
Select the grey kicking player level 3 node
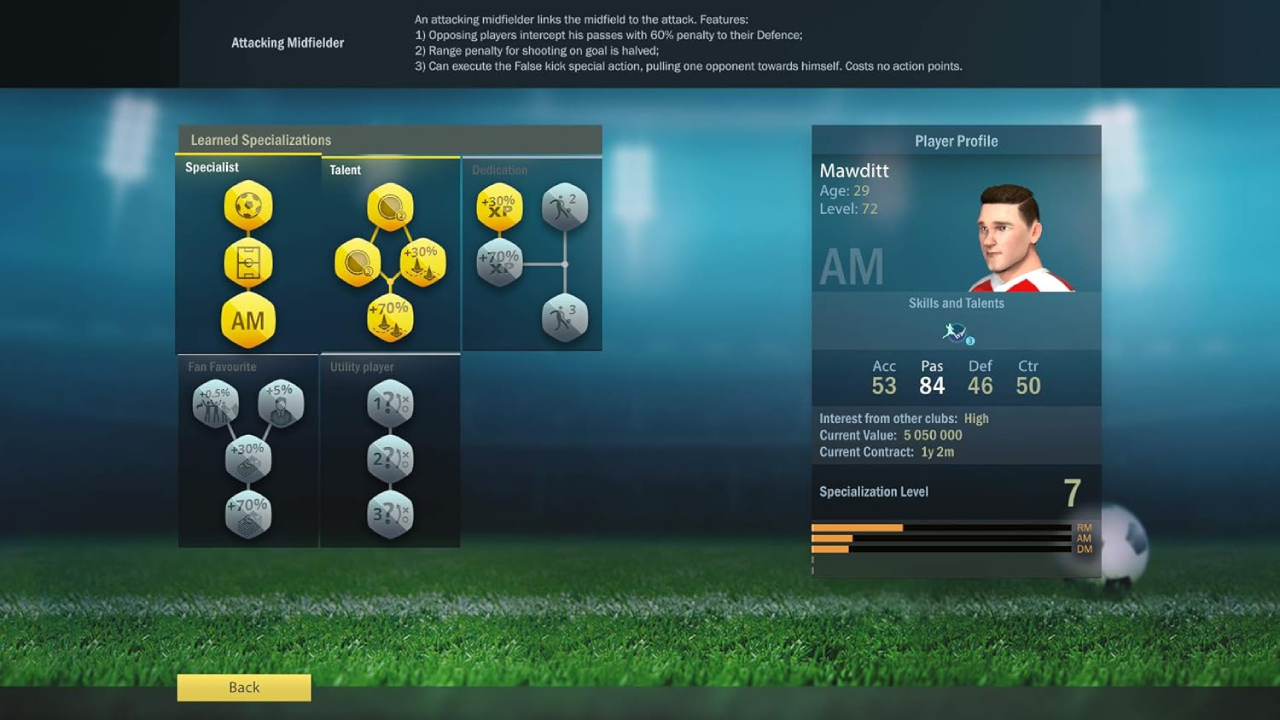565,318
